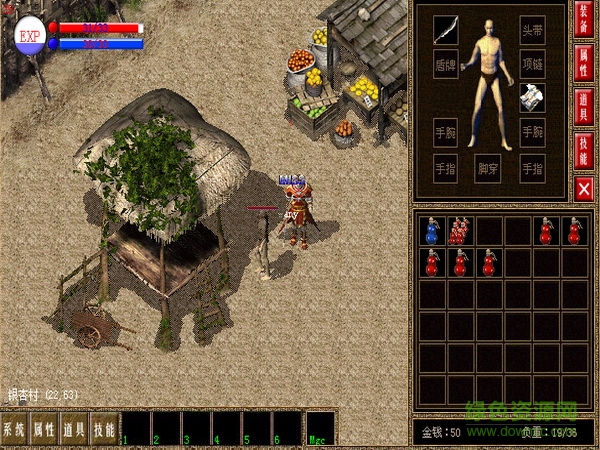Open the 道具 items button in bottom bar
This screenshot has width=600, height=450.
(74, 429)
